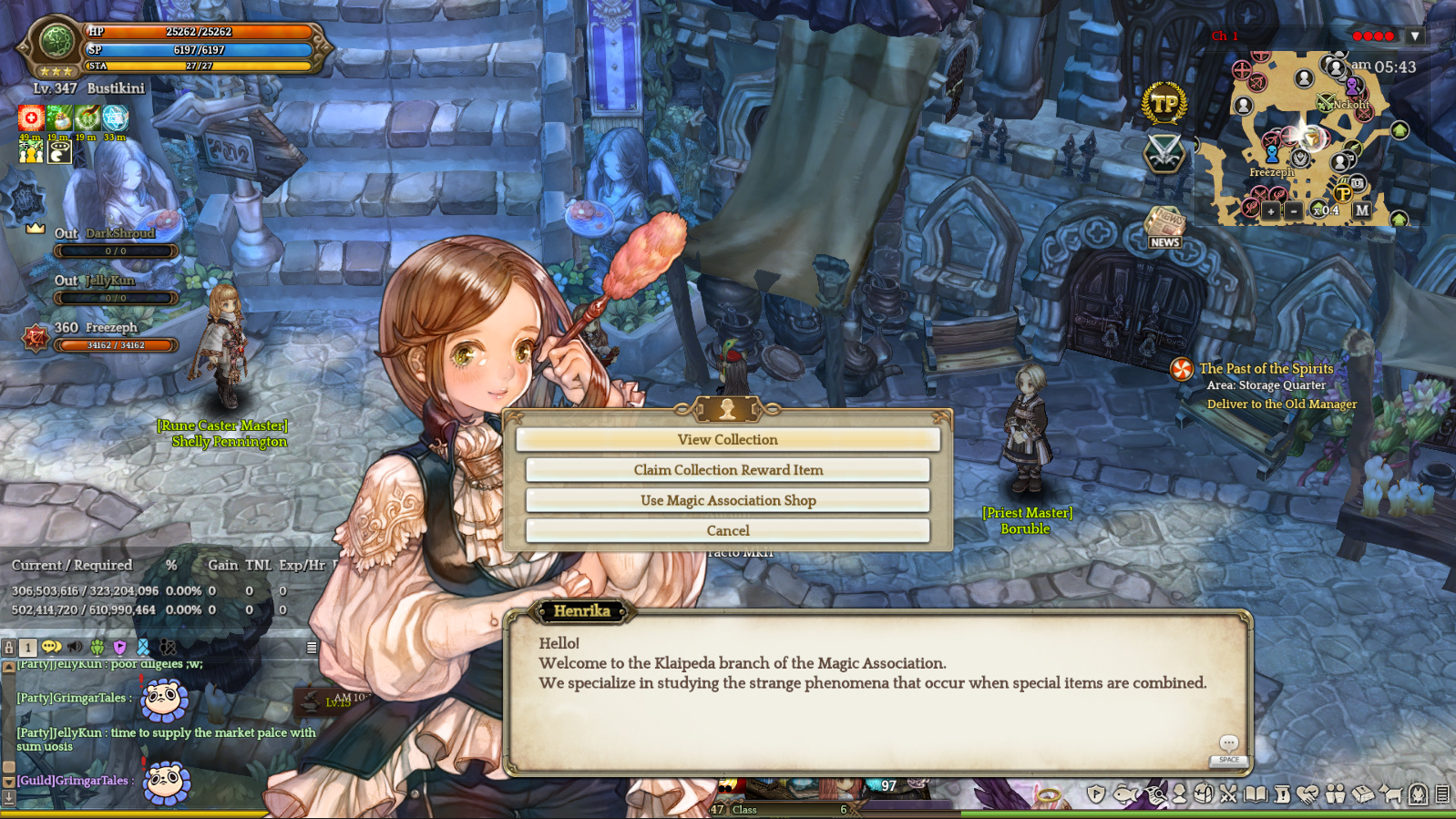Zoom out the minimap with minus button

coord(1294,210)
